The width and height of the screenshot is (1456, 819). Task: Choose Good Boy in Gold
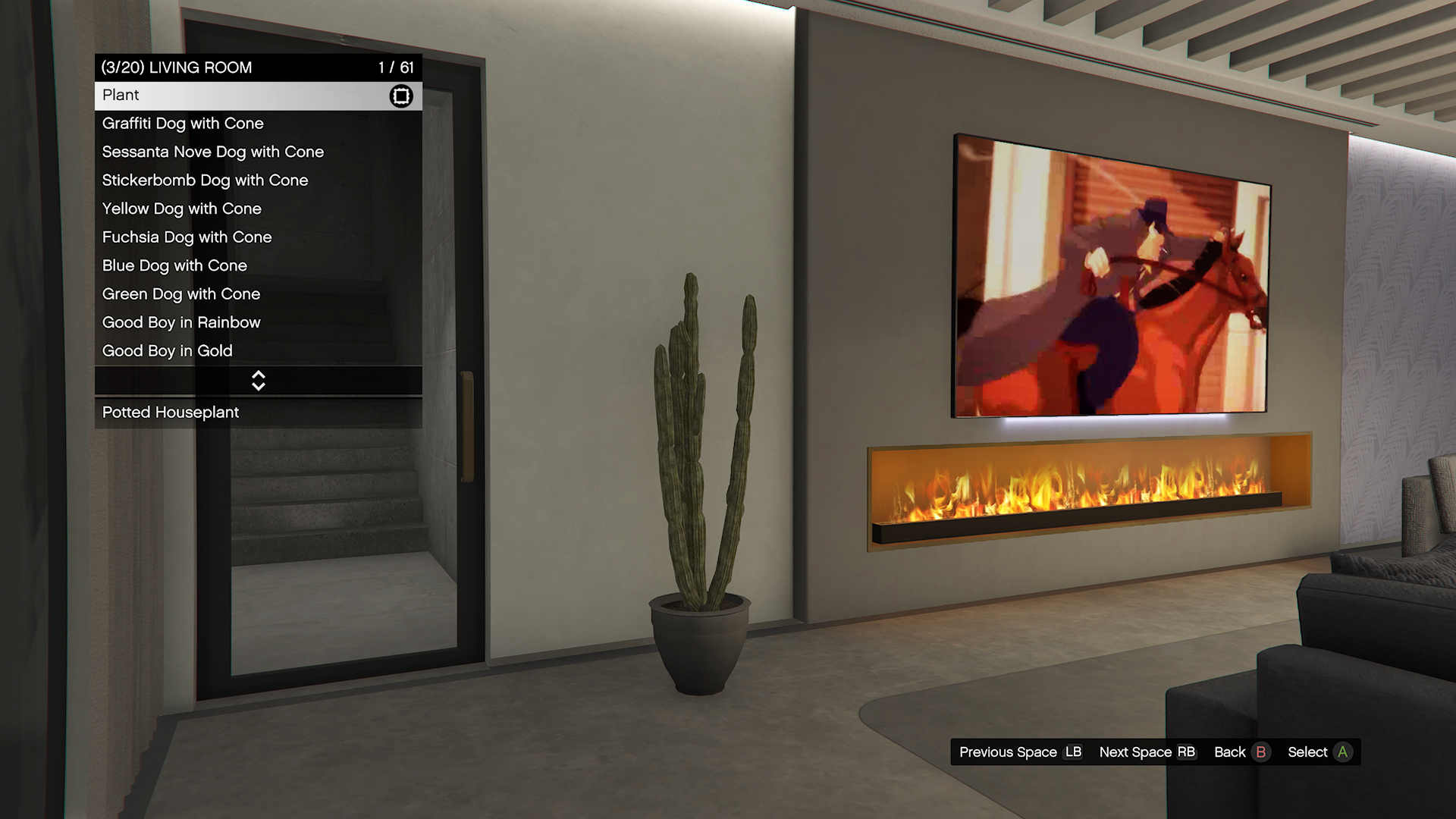click(x=258, y=351)
